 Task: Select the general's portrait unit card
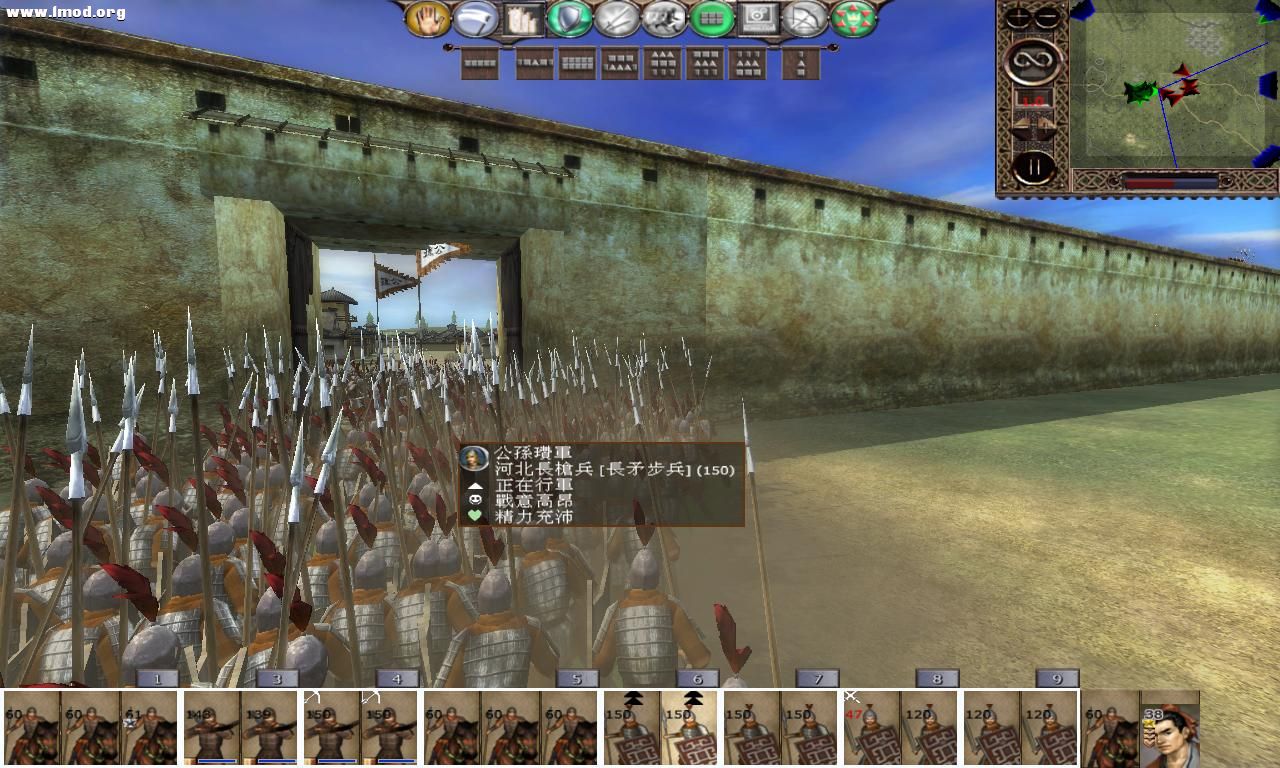(1172, 730)
